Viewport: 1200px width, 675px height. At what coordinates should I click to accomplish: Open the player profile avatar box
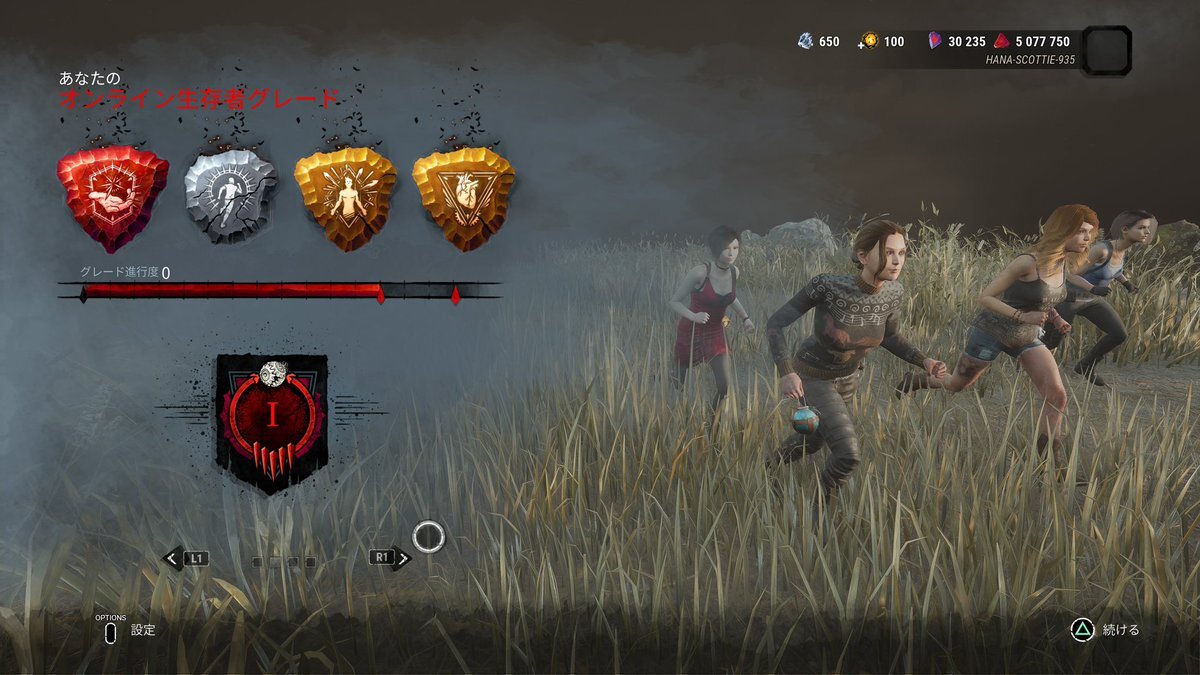pos(1107,51)
